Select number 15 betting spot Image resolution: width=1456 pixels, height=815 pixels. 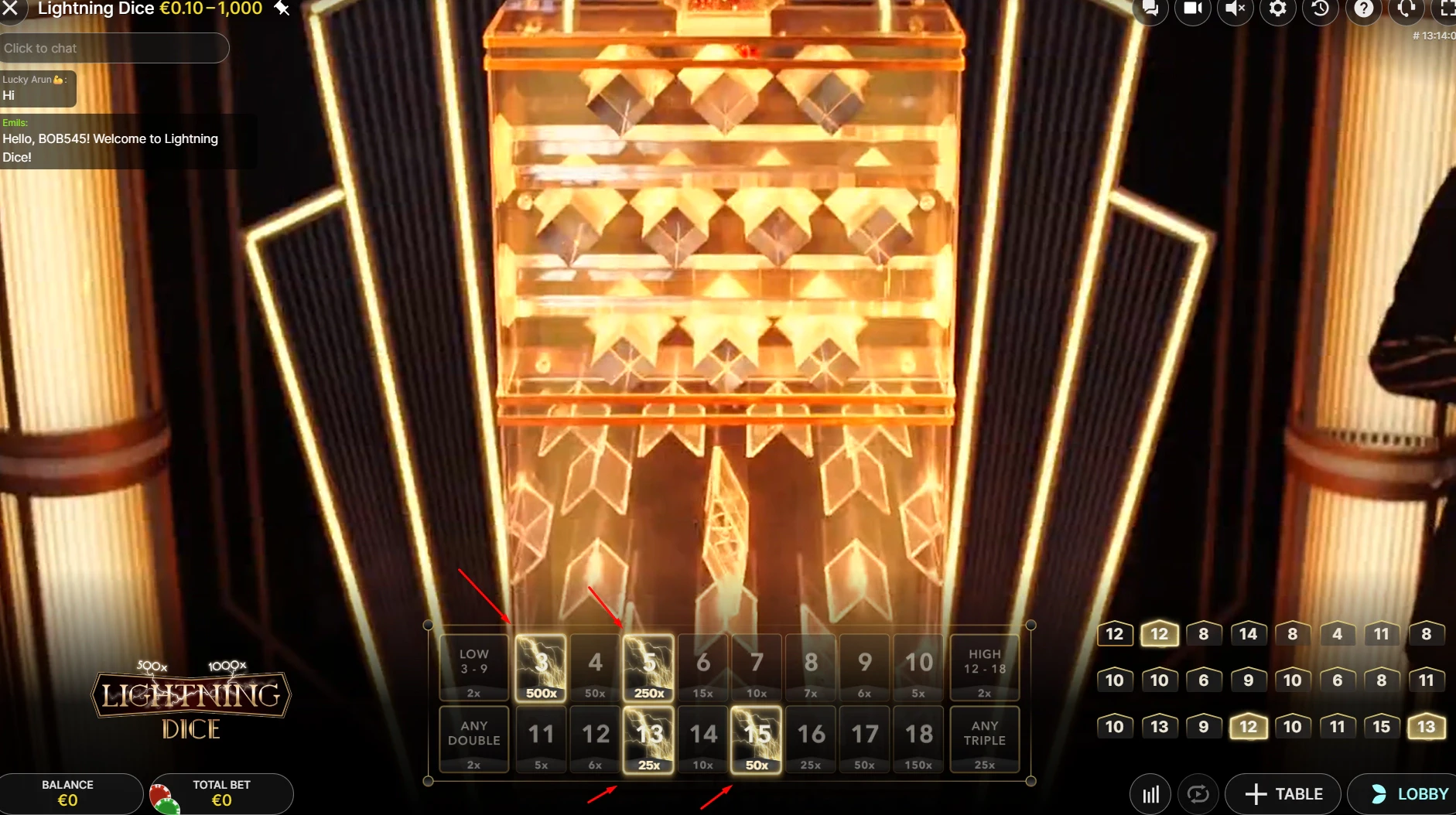pos(757,738)
